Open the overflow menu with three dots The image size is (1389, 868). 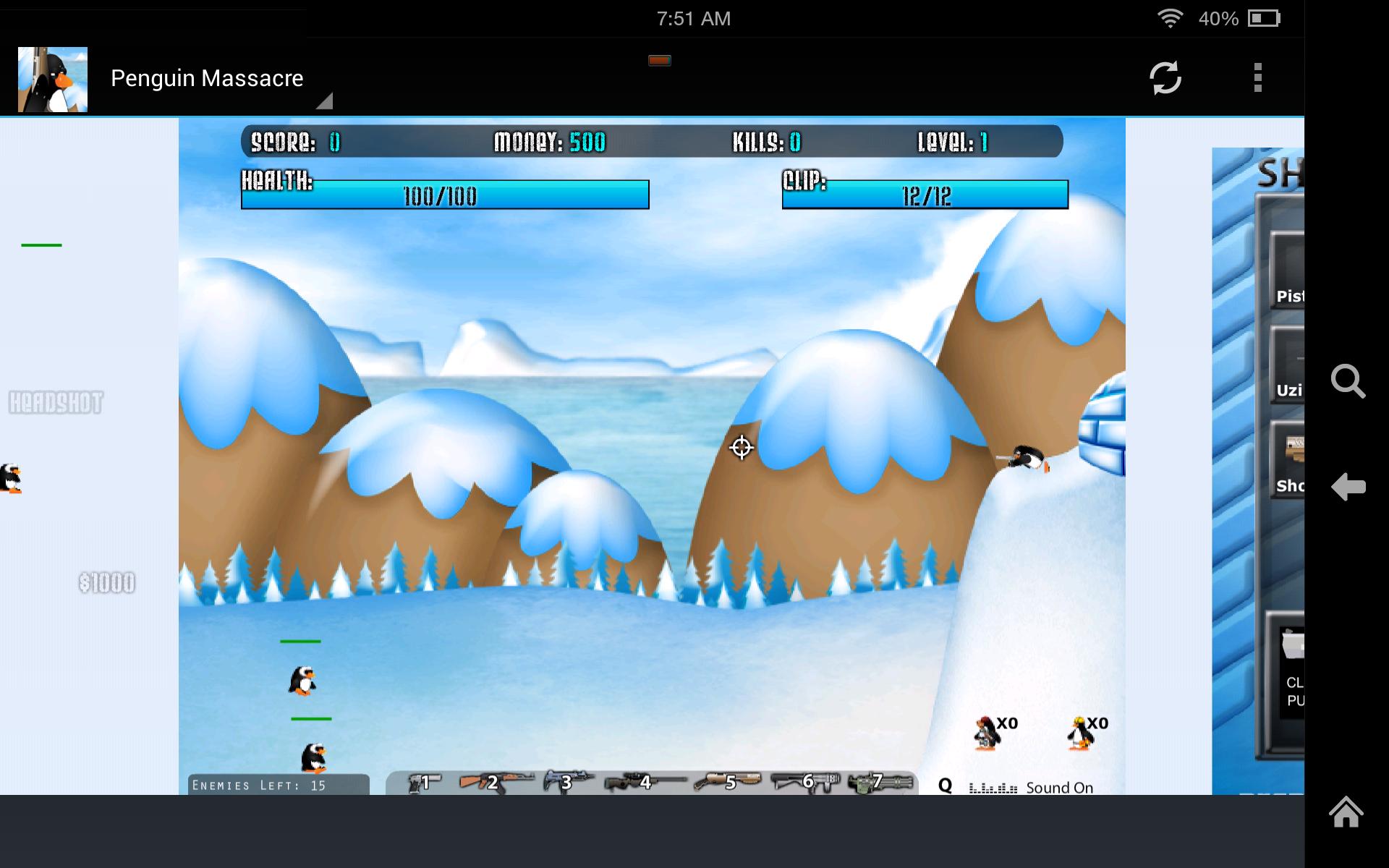pyautogui.click(x=1258, y=77)
